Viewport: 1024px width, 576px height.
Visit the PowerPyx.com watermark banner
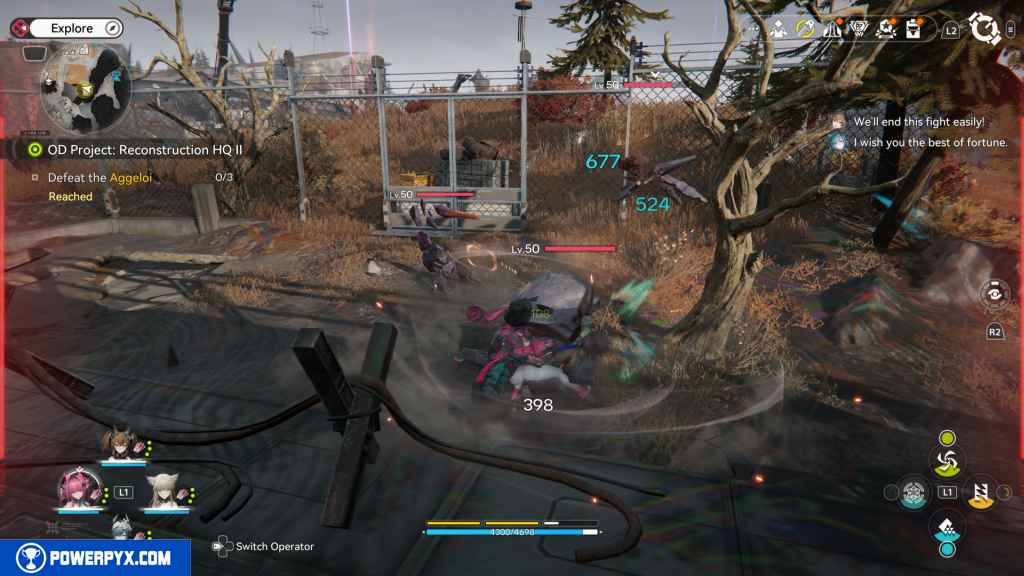95,558
